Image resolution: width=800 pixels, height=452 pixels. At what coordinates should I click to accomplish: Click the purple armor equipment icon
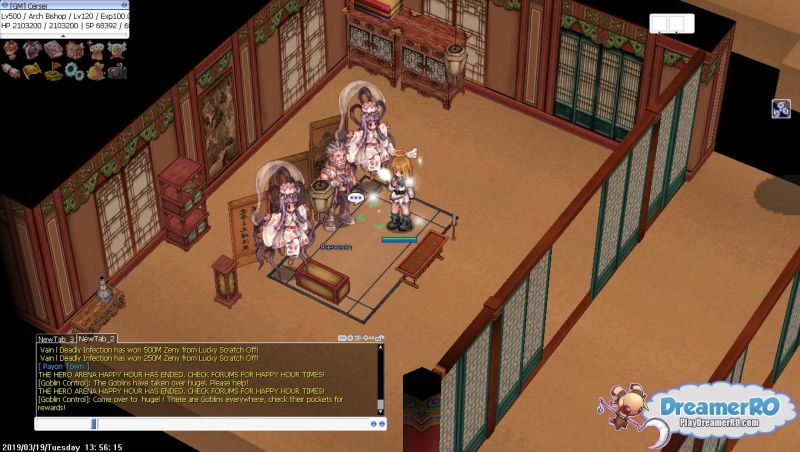31,49
